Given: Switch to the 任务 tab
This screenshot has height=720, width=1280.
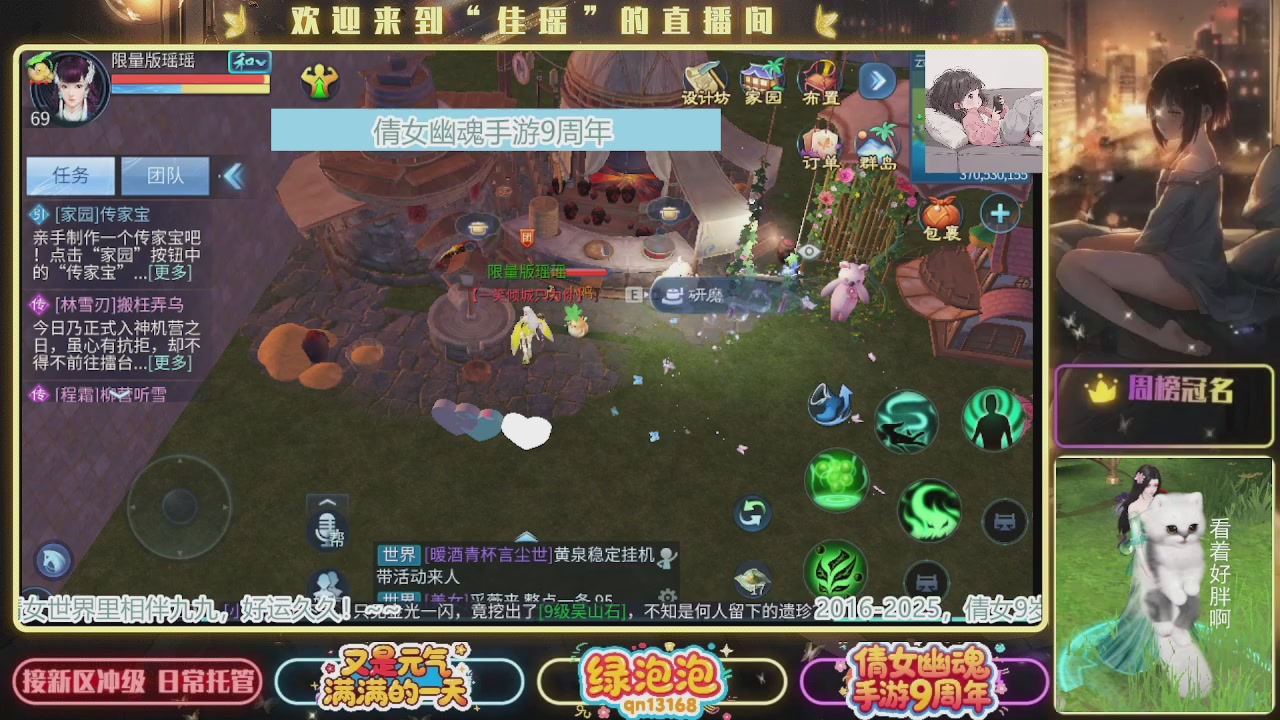Looking at the screenshot, I should 70,175.
